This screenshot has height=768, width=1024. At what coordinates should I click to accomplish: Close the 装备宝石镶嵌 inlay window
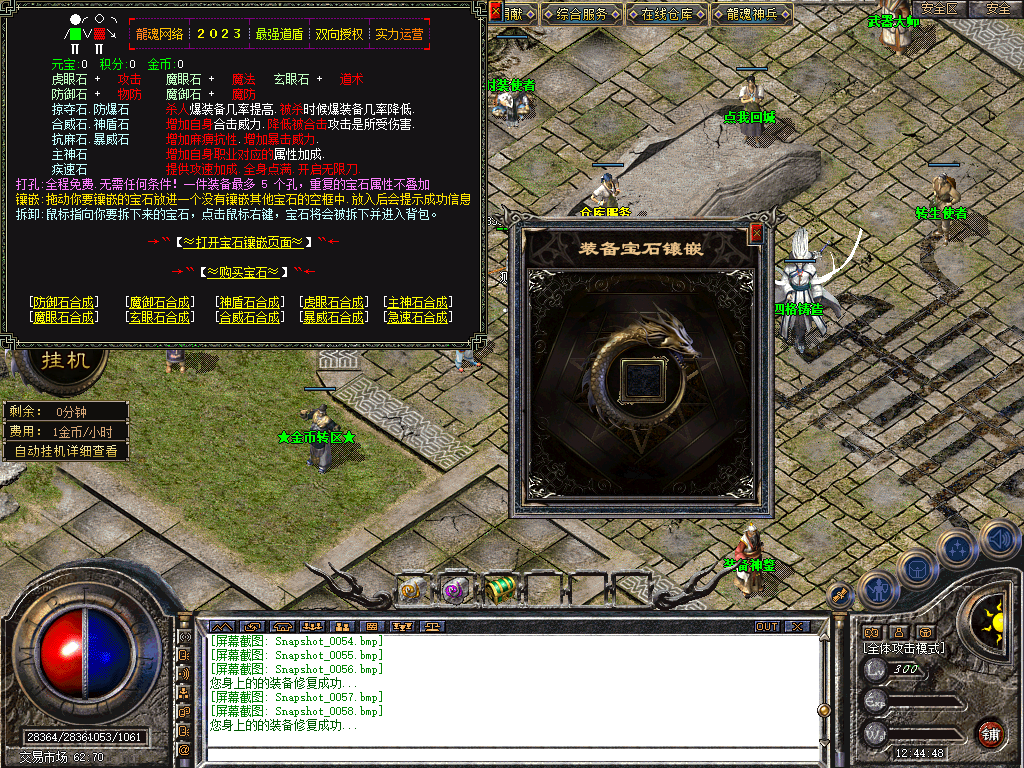(x=756, y=233)
